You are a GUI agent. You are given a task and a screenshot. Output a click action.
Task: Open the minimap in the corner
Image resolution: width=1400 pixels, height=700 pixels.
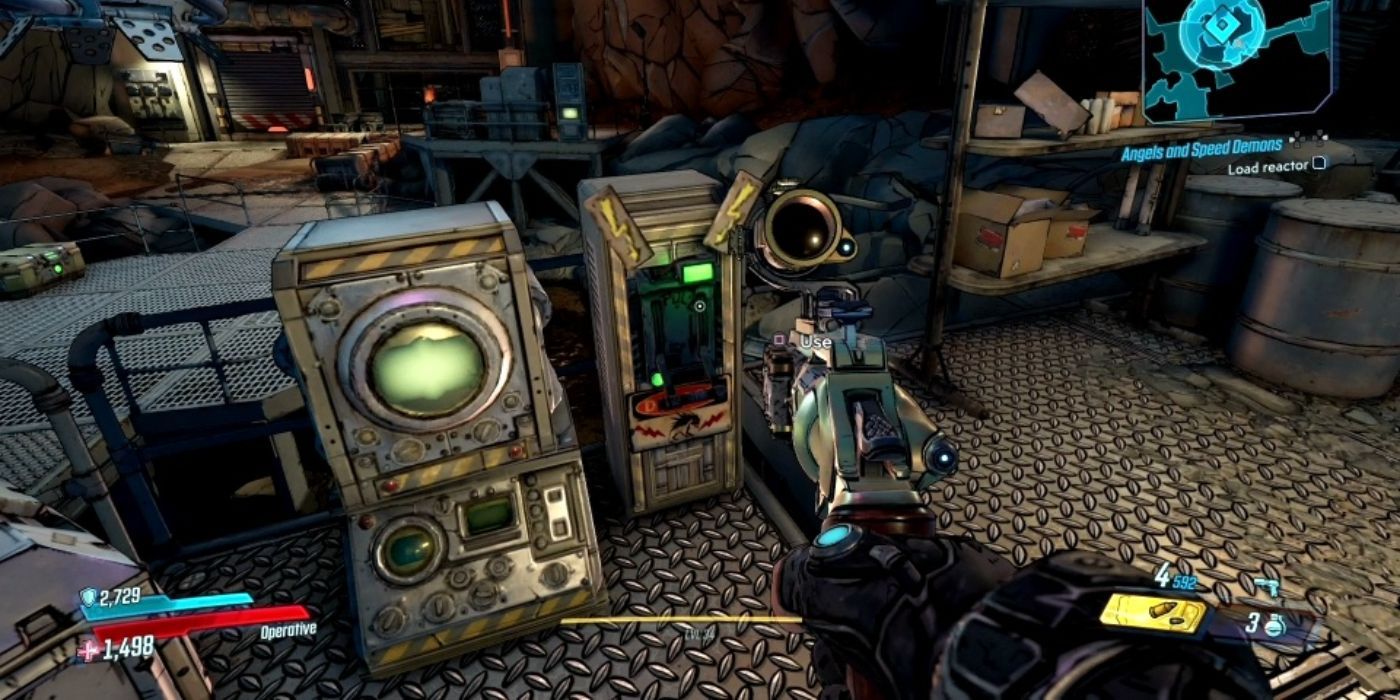coord(1238,58)
